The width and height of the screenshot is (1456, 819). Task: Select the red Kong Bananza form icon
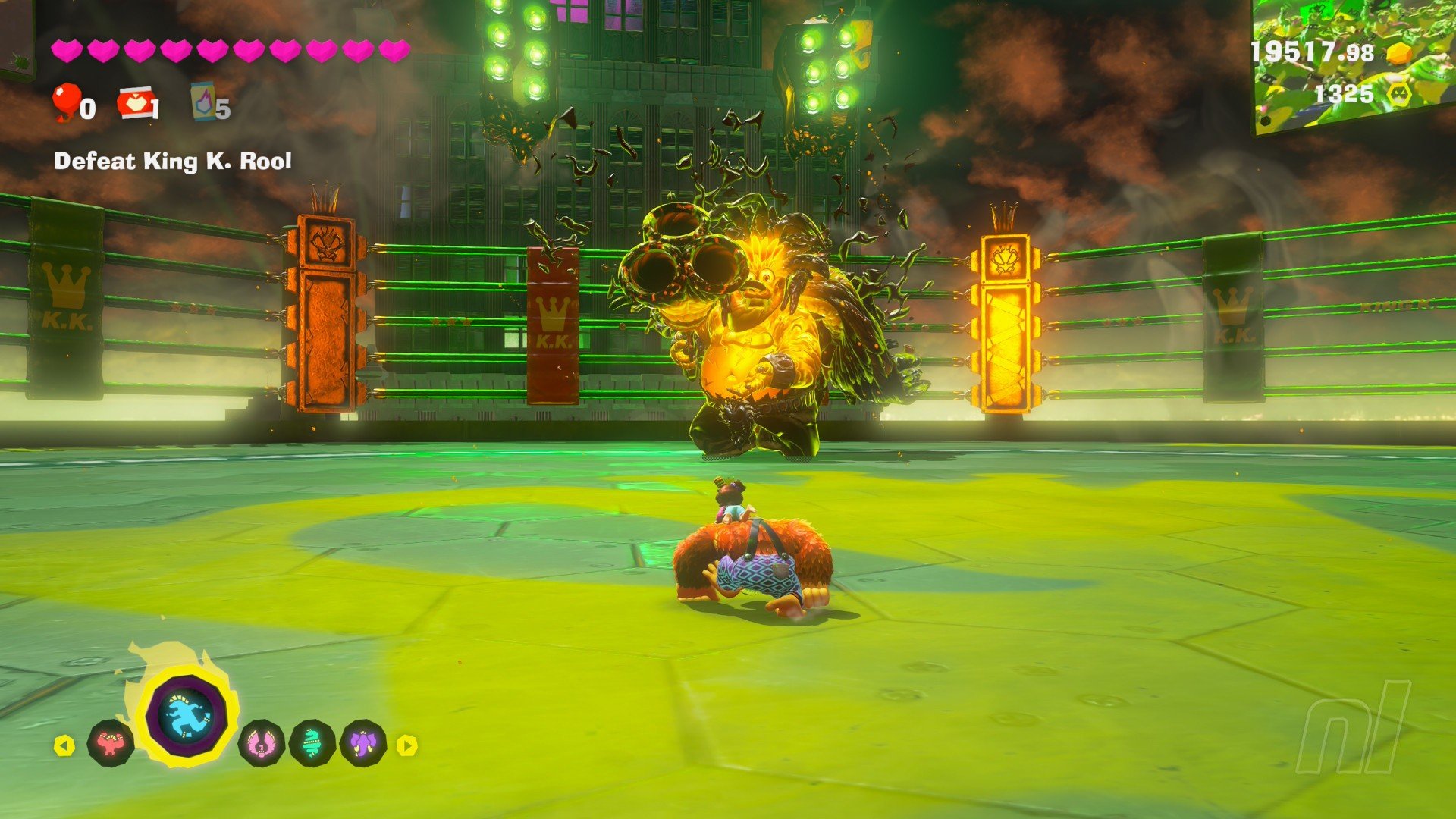pos(111,744)
